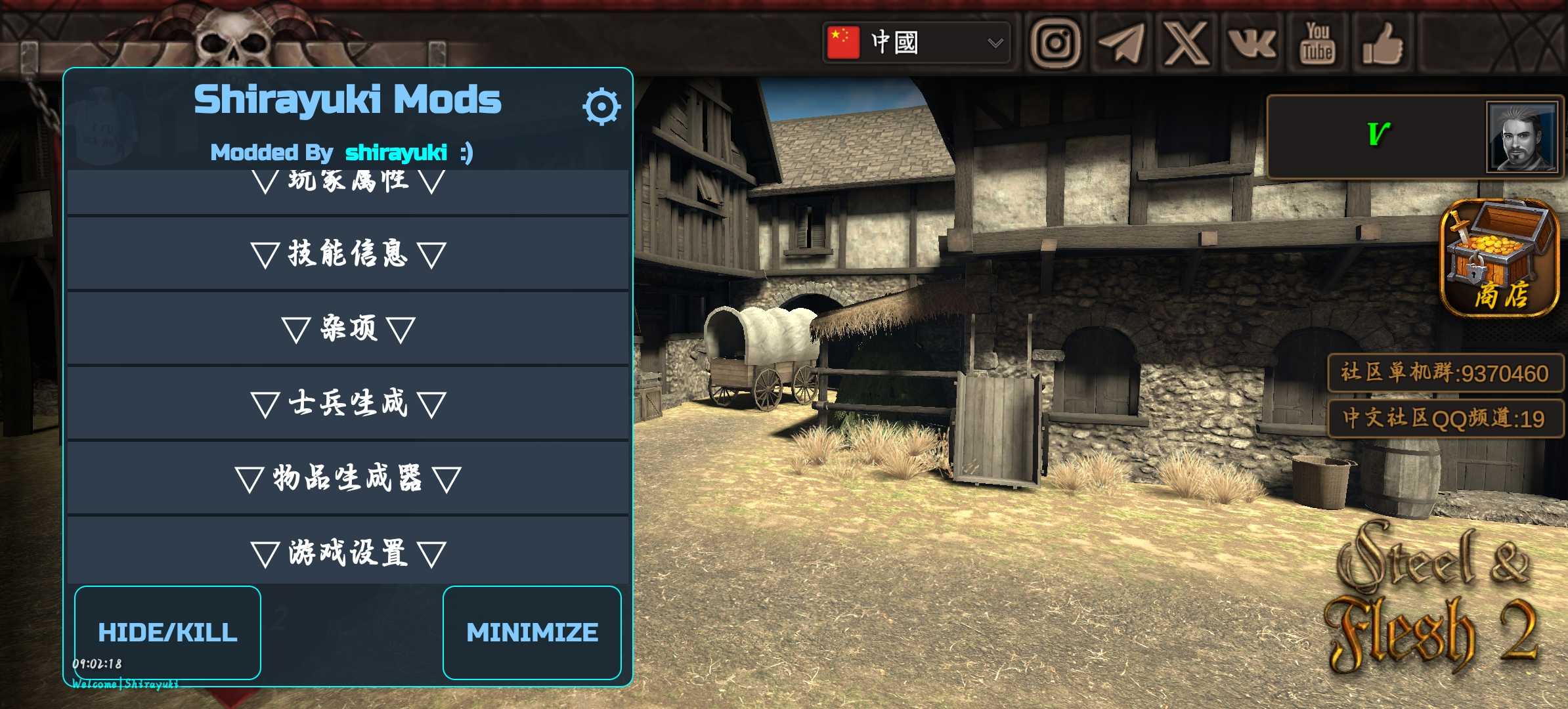Click the HIDE/KILL button
1568x709 pixels.
(167, 632)
